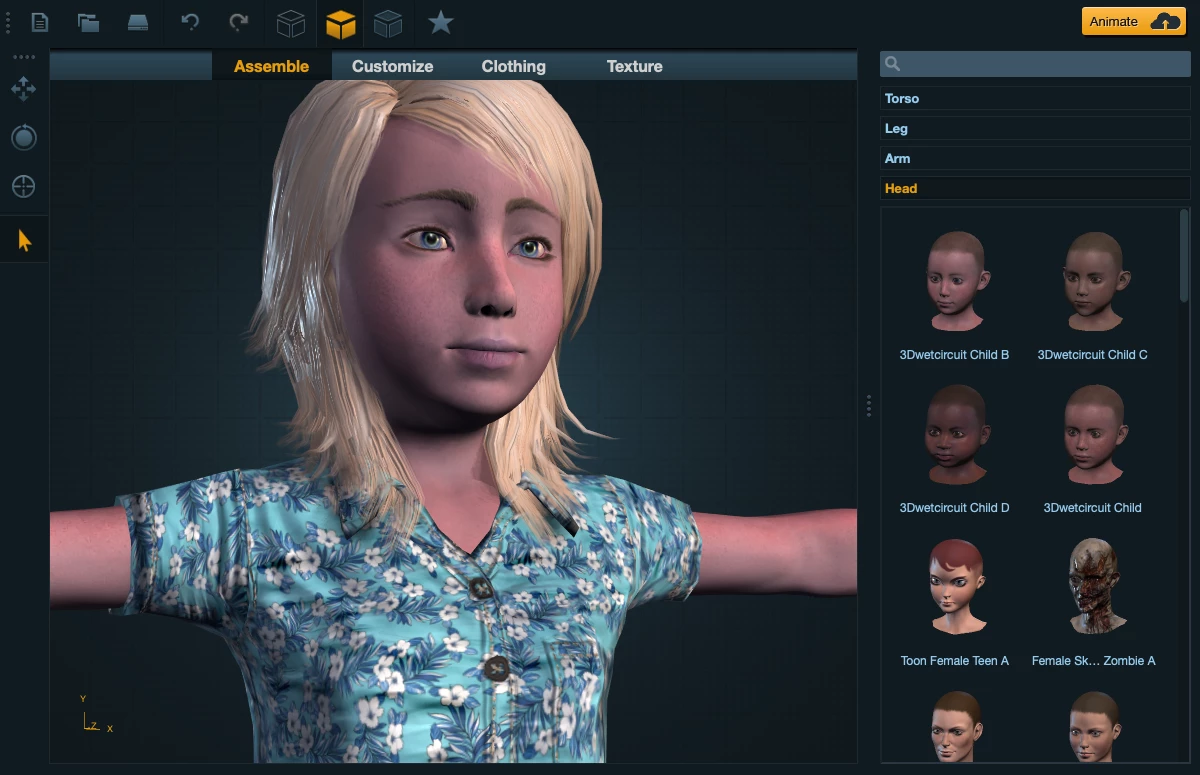The height and width of the screenshot is (775, 1200).
Task: Expand the Leg category
Action: coord(1034,128)
